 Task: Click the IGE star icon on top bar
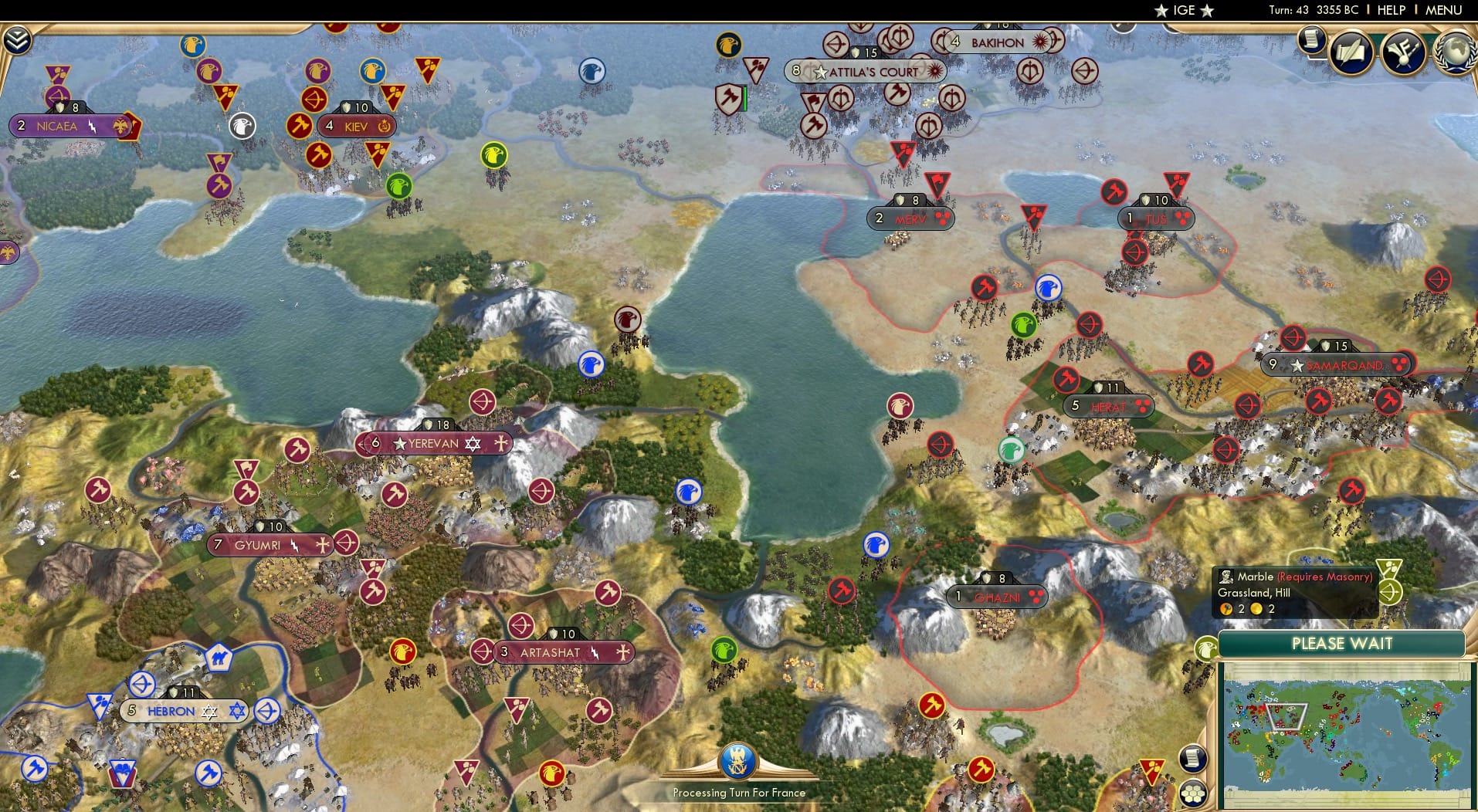[1161, 11]
